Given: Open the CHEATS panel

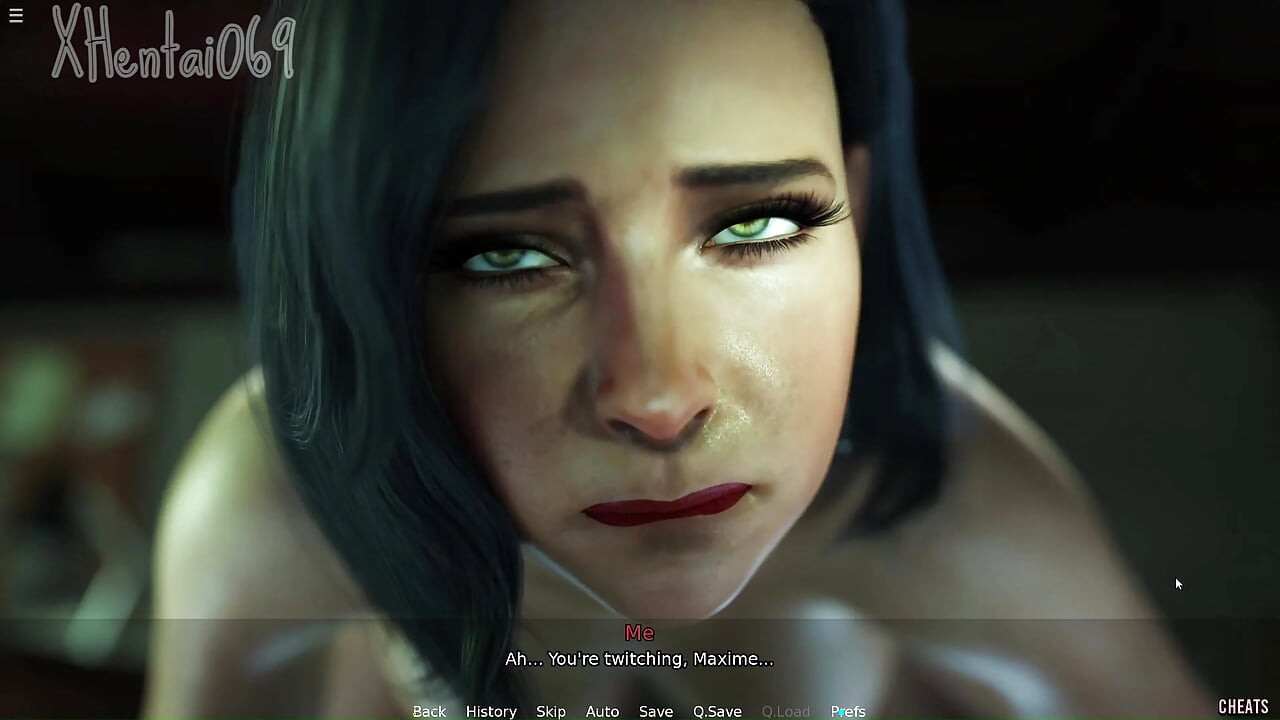Looking at the screenshot, I should tap(1243, 707).
